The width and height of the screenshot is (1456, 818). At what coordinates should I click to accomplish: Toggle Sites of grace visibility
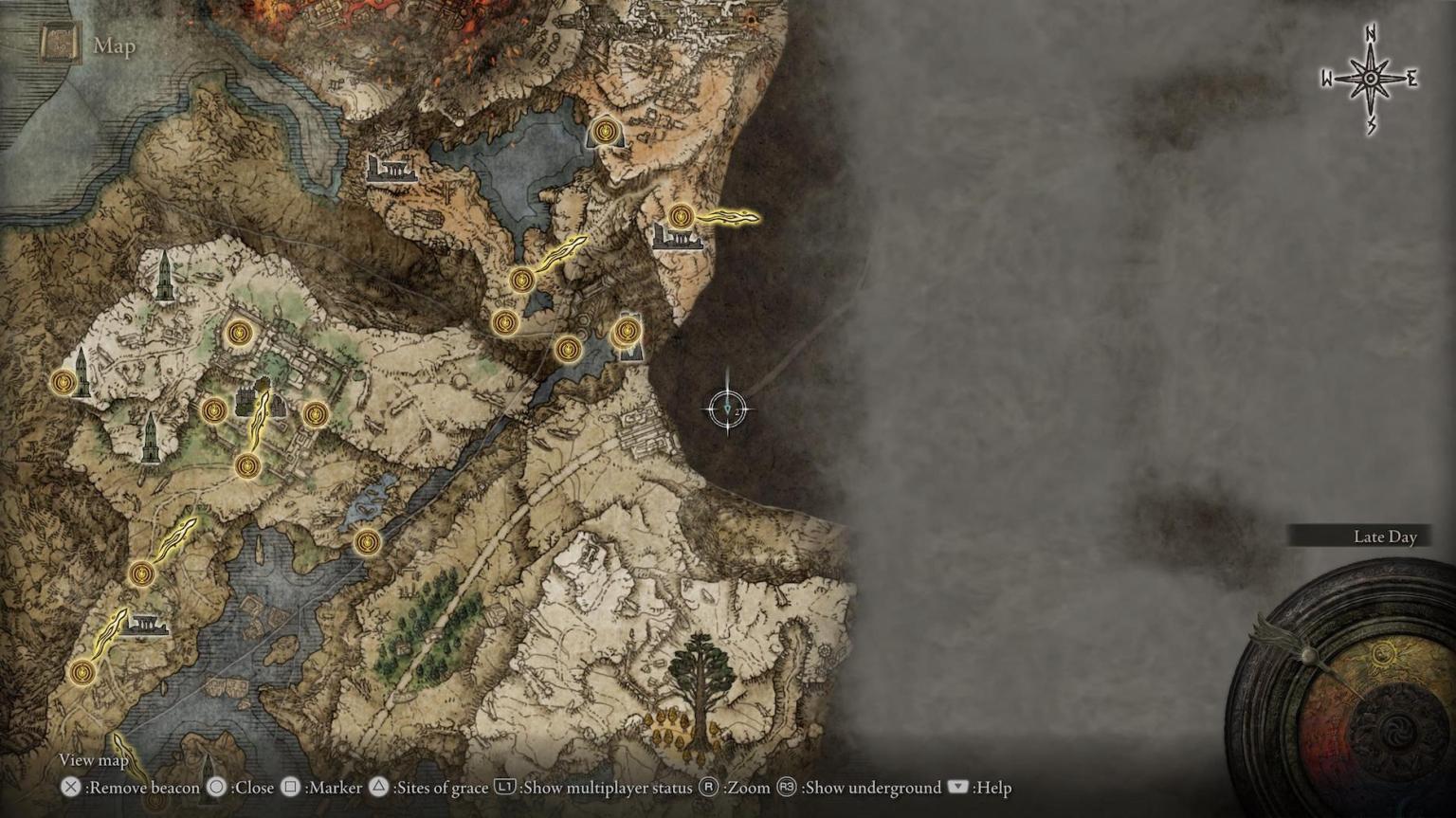[379, 788]
